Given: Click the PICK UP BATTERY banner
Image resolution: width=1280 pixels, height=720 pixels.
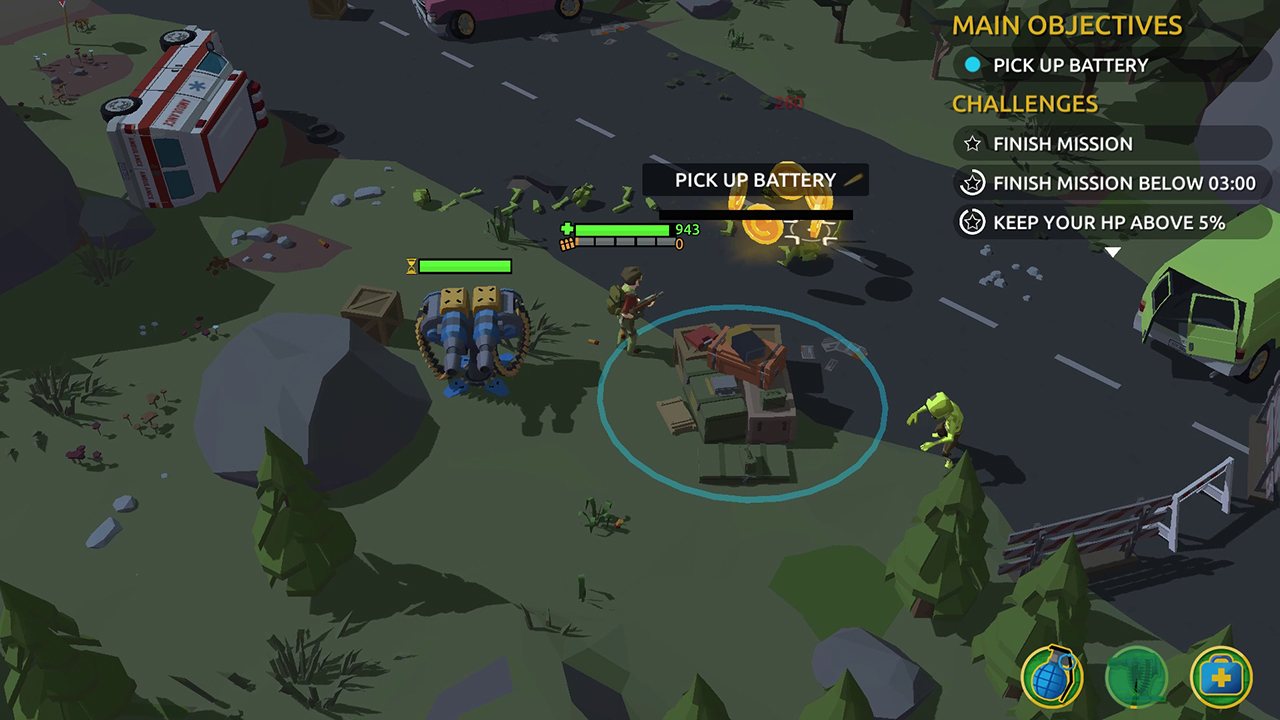Looking at the screenshot, I should (756, 180).
